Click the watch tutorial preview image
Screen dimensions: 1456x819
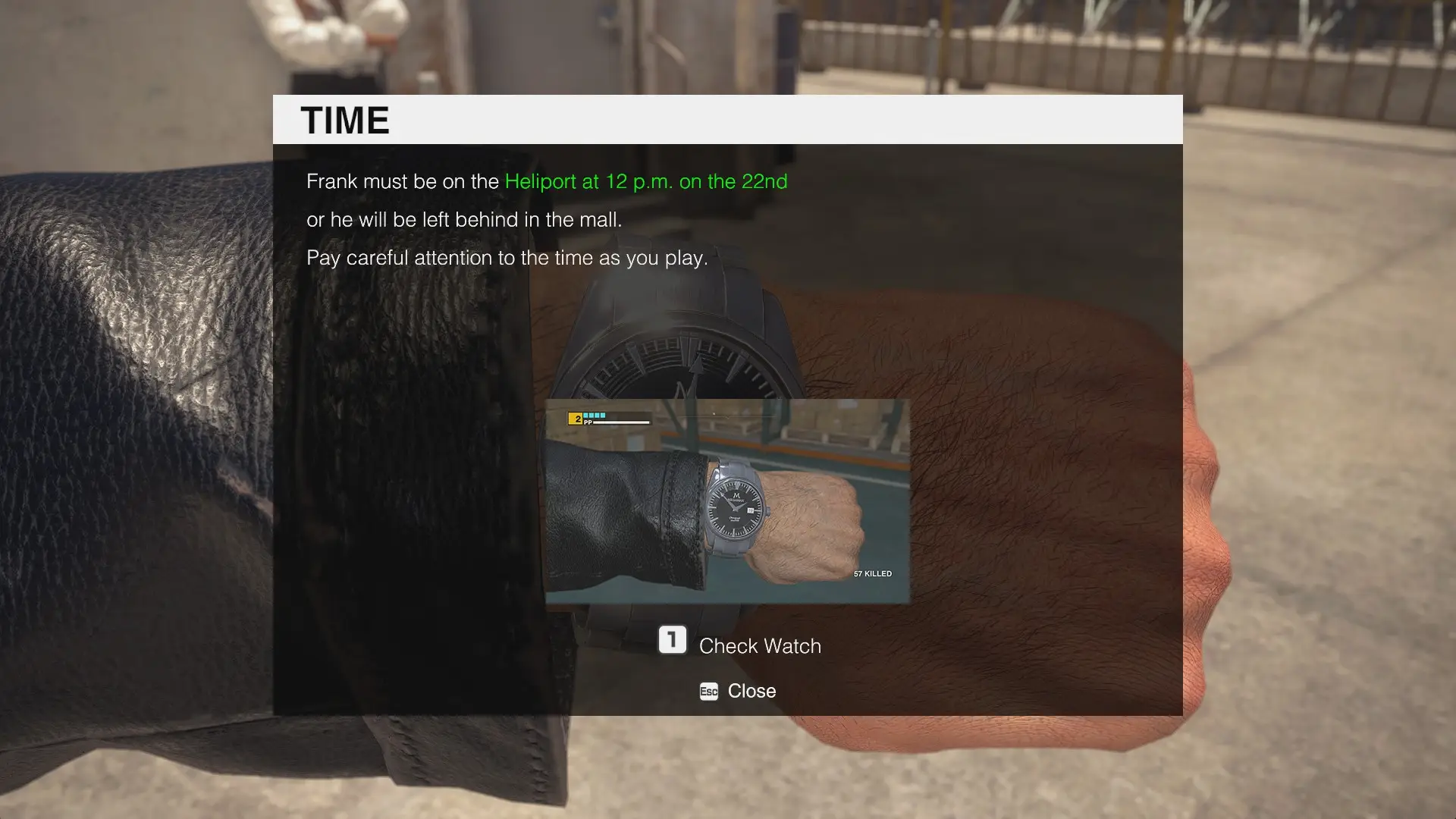[x=727, y=501]
